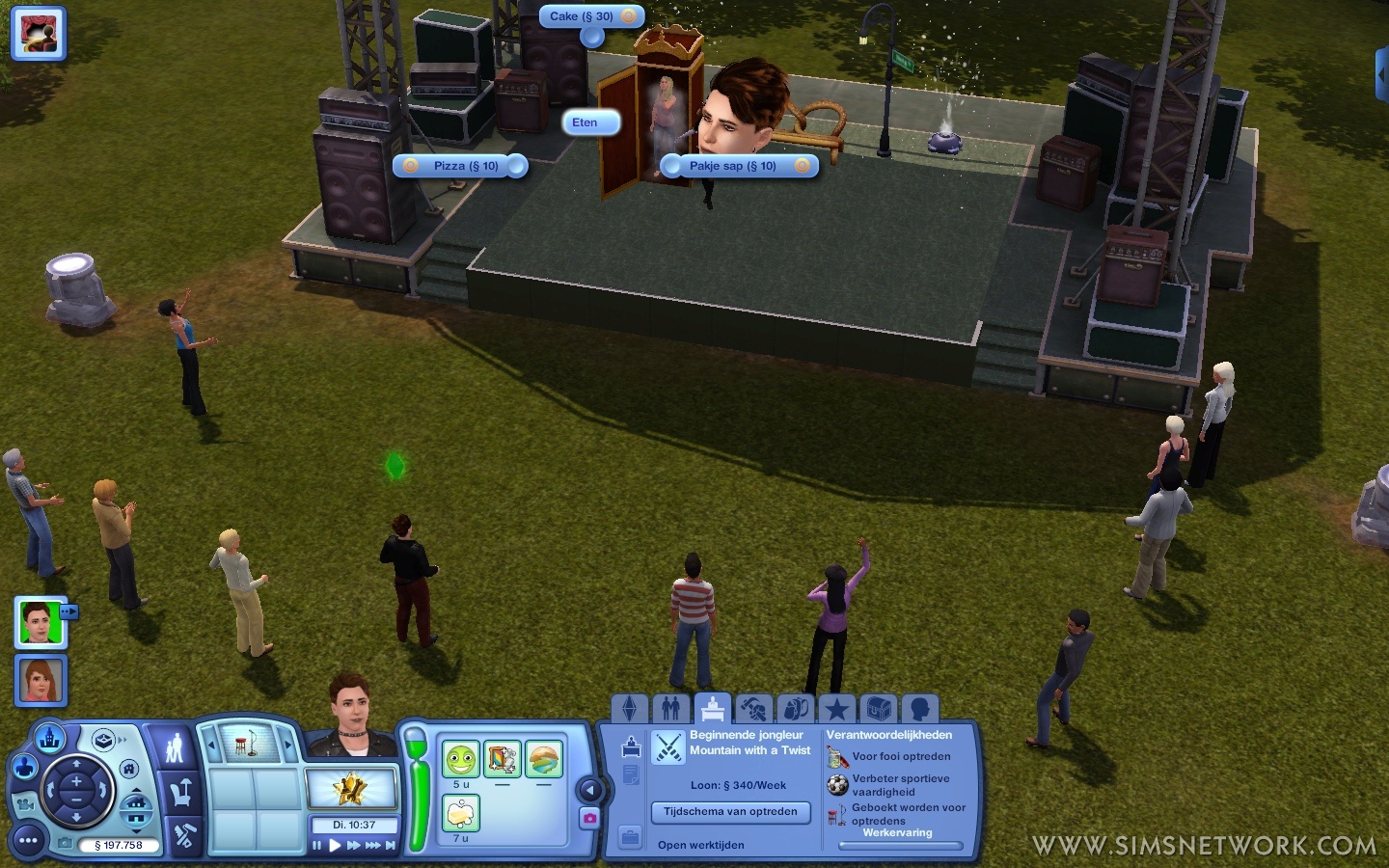Click the Eten pie menu label

click(x=585, y=122)
